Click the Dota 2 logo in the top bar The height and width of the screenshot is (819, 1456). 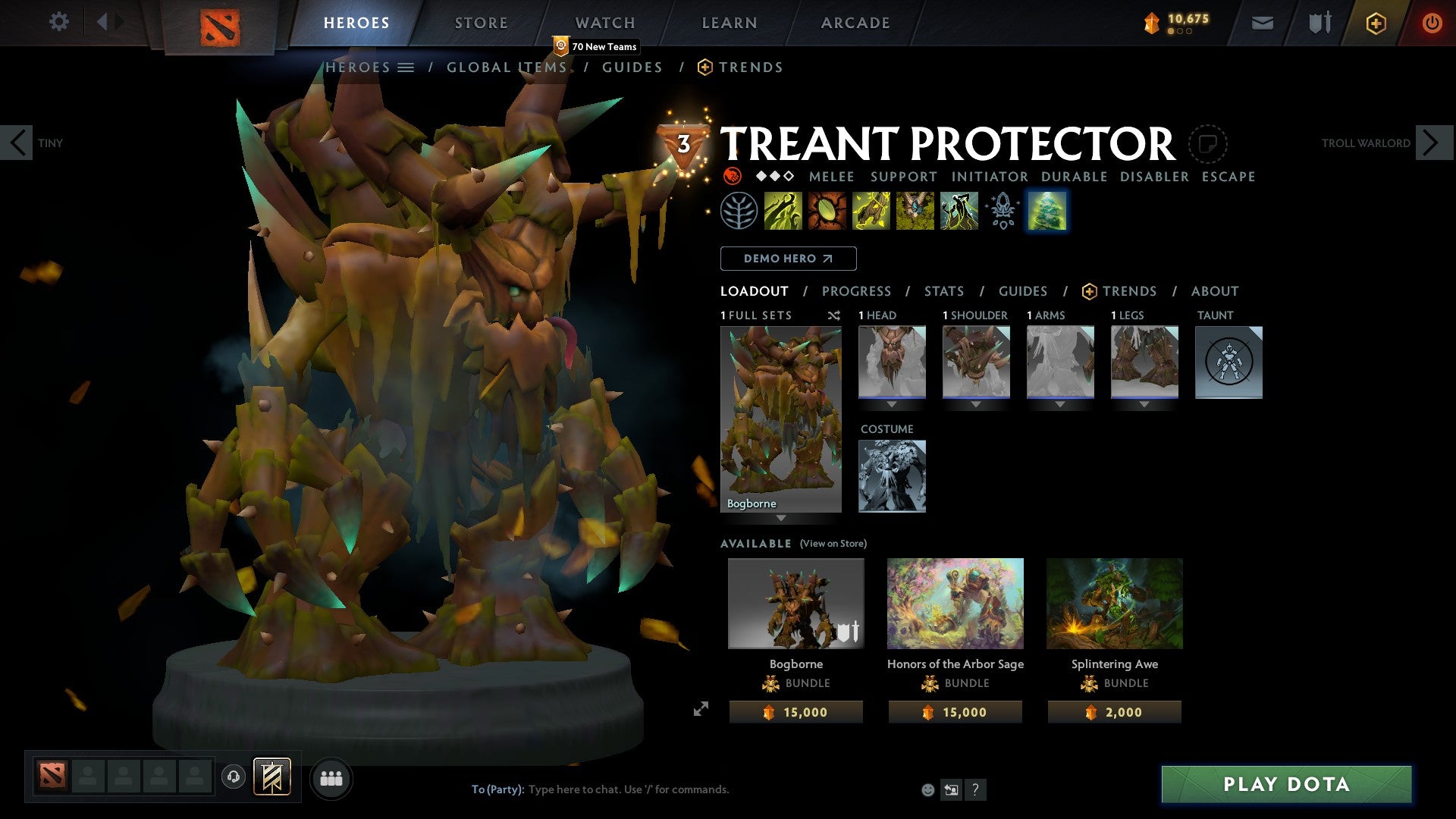click(221, 23)
